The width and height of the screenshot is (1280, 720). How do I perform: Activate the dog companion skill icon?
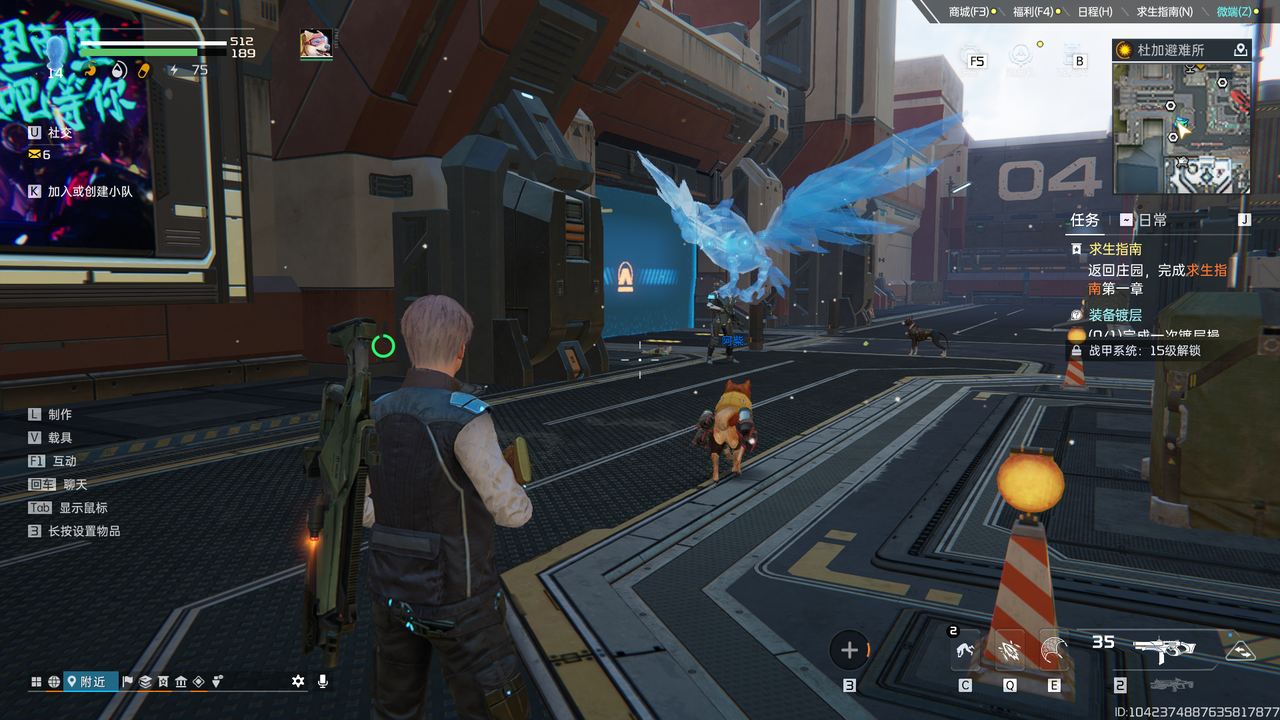965,652
